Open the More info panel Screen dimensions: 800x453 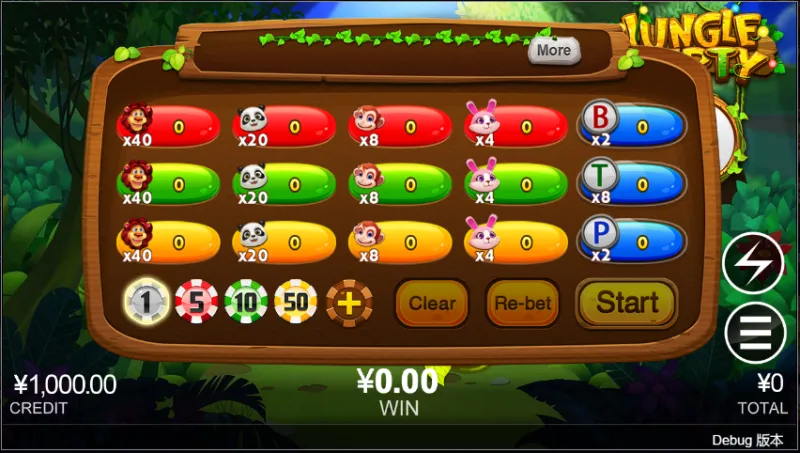tap(553, 50)
